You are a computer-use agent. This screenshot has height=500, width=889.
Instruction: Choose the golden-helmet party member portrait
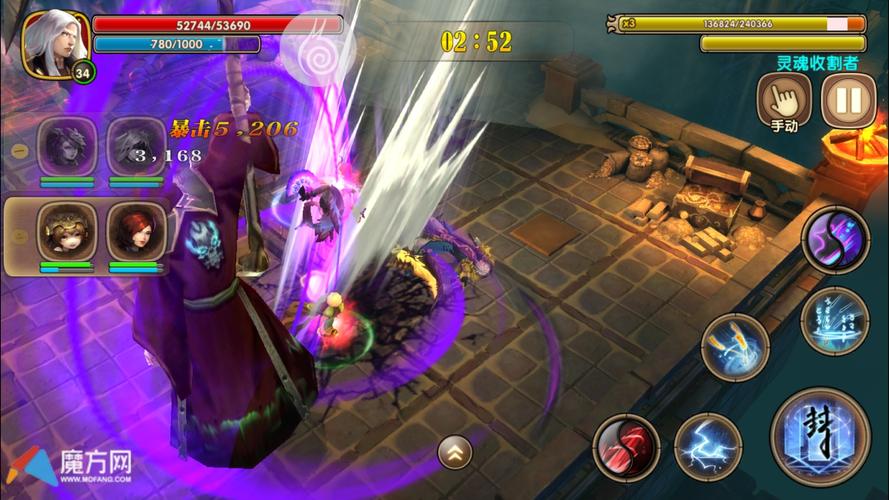67,231
